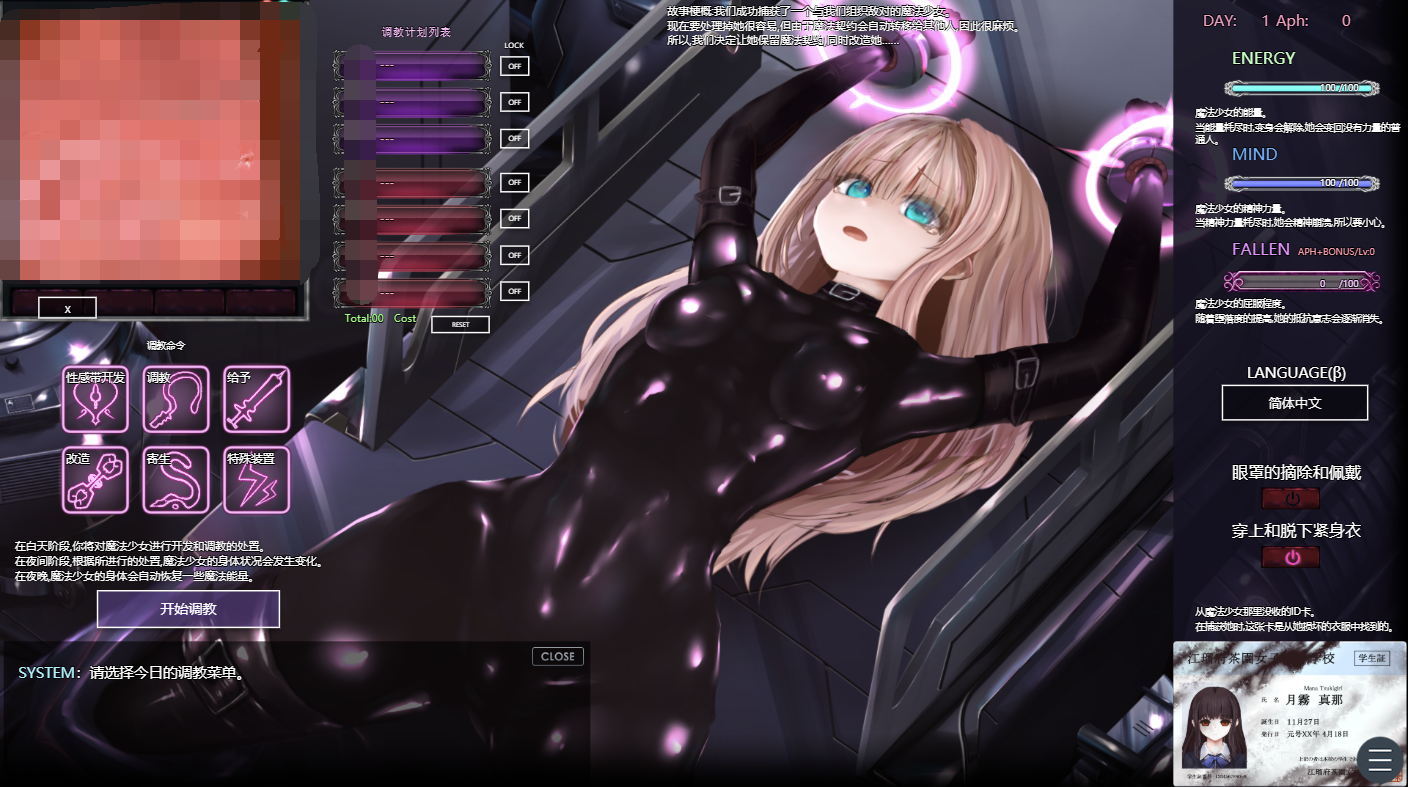The image size is (1408, 787).
Task: Turn on the first LOCK toggle
Action: pos(514,65)
